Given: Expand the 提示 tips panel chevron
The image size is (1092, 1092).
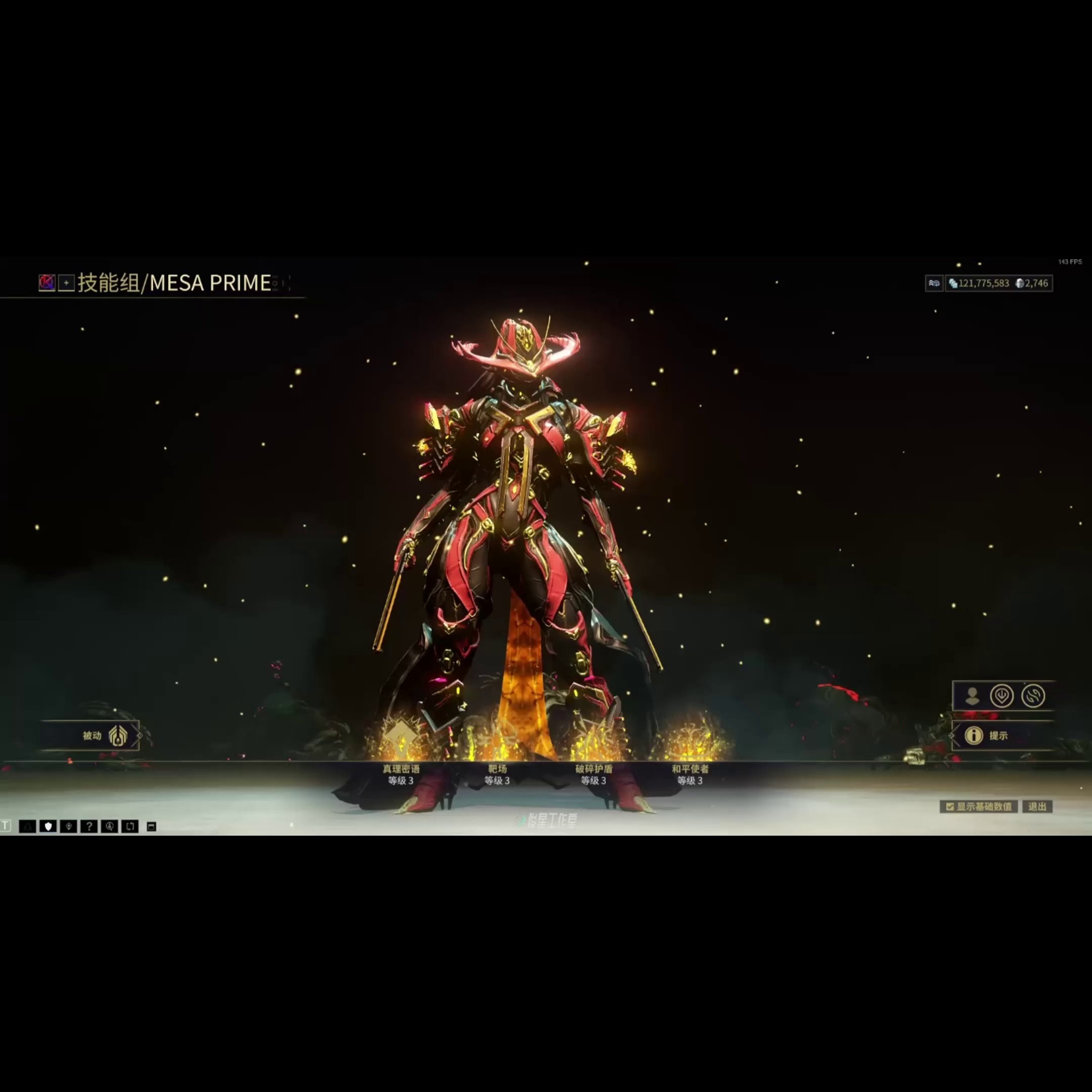Looking at the screenshot, I should tap(953, 736).
